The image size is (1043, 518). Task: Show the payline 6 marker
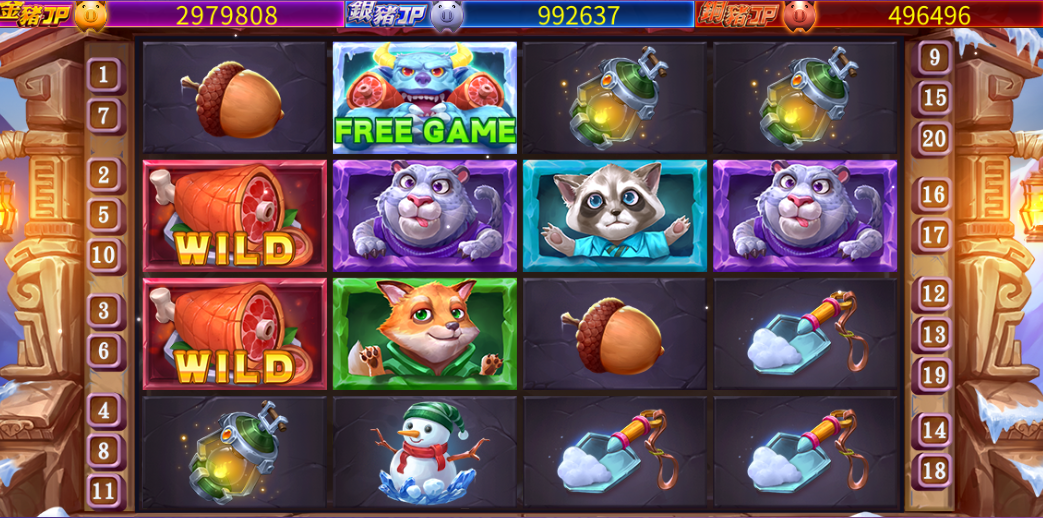105,350
